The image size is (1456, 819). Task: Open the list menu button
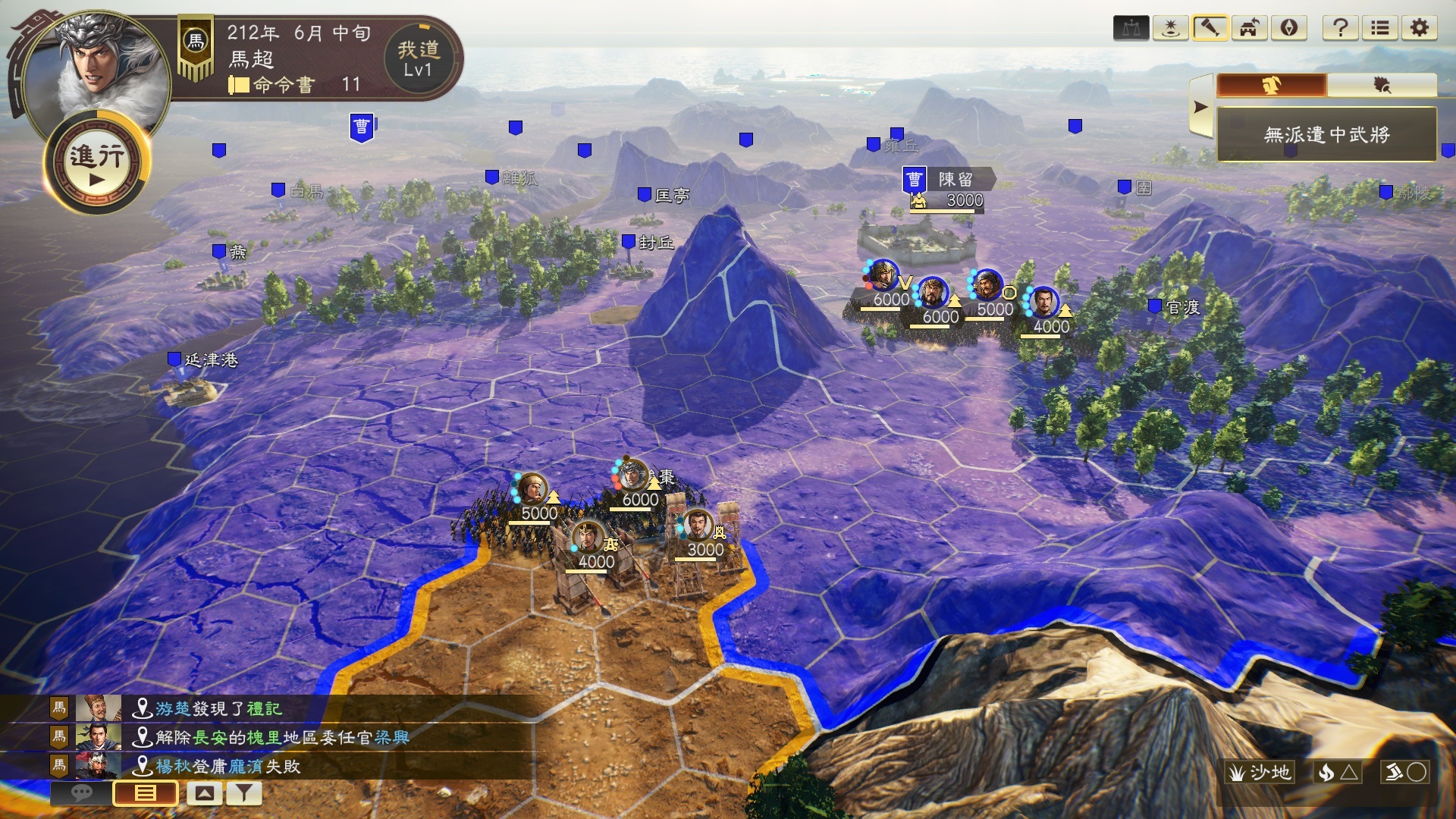pyautogui.click(x=1380, y=29)
